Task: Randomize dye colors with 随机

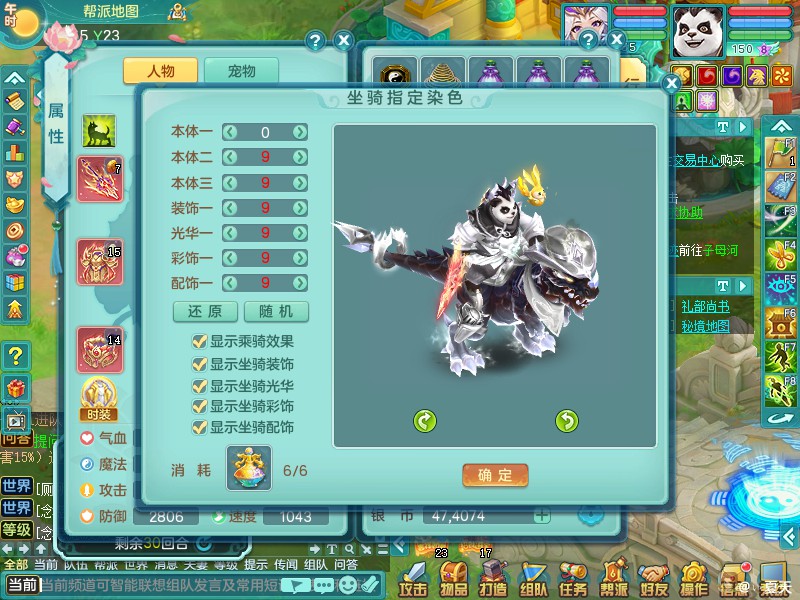Action: tap(276, 311)
